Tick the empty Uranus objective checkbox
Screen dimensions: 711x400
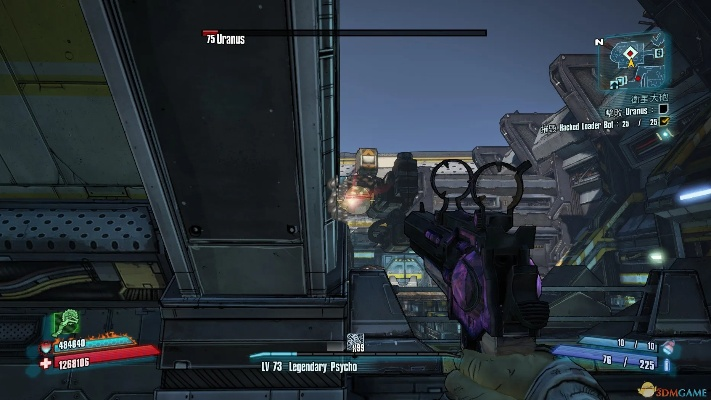pos(662,109)
